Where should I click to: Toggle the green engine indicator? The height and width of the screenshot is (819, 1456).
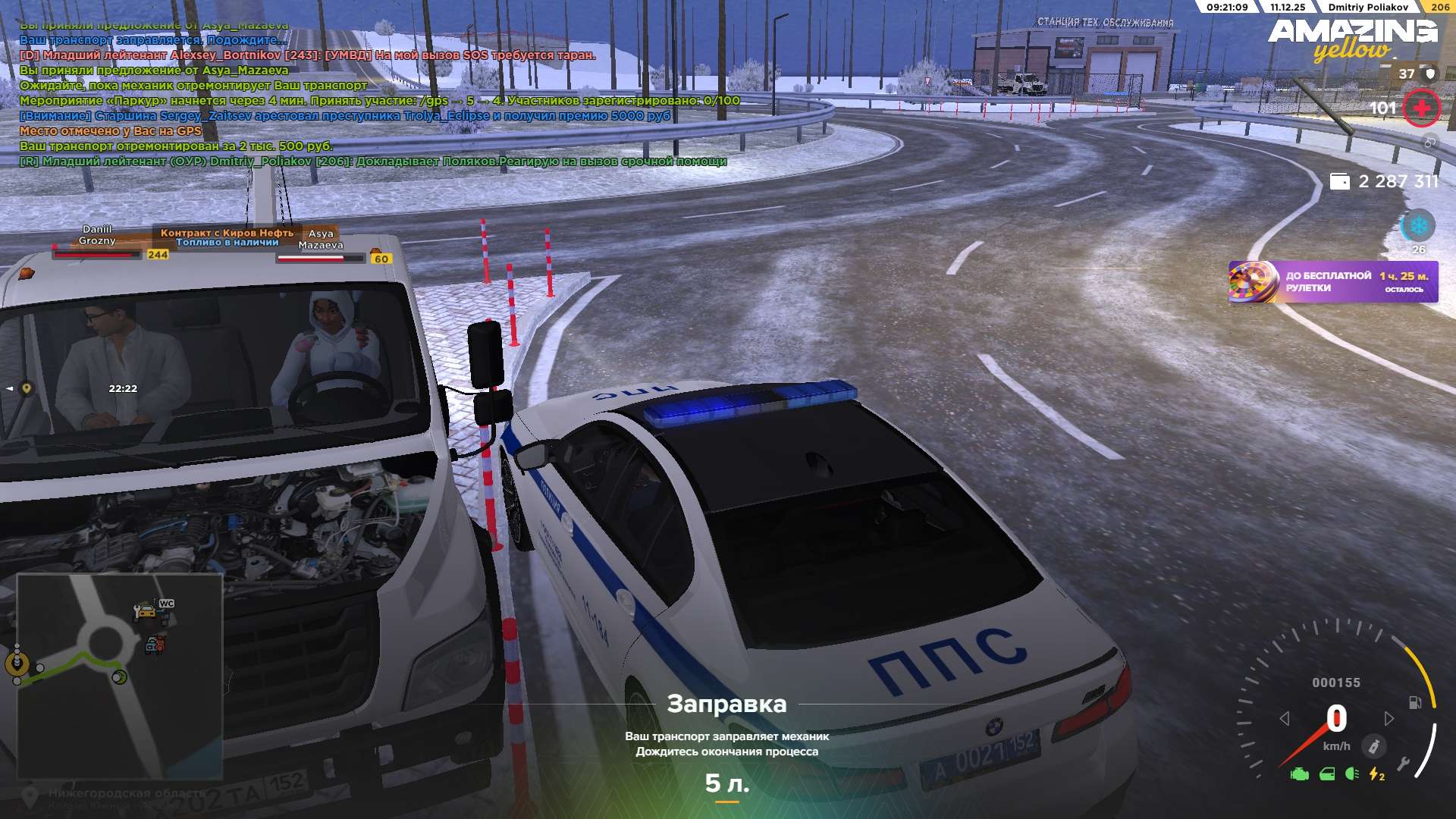click(x=1300, y=774)
